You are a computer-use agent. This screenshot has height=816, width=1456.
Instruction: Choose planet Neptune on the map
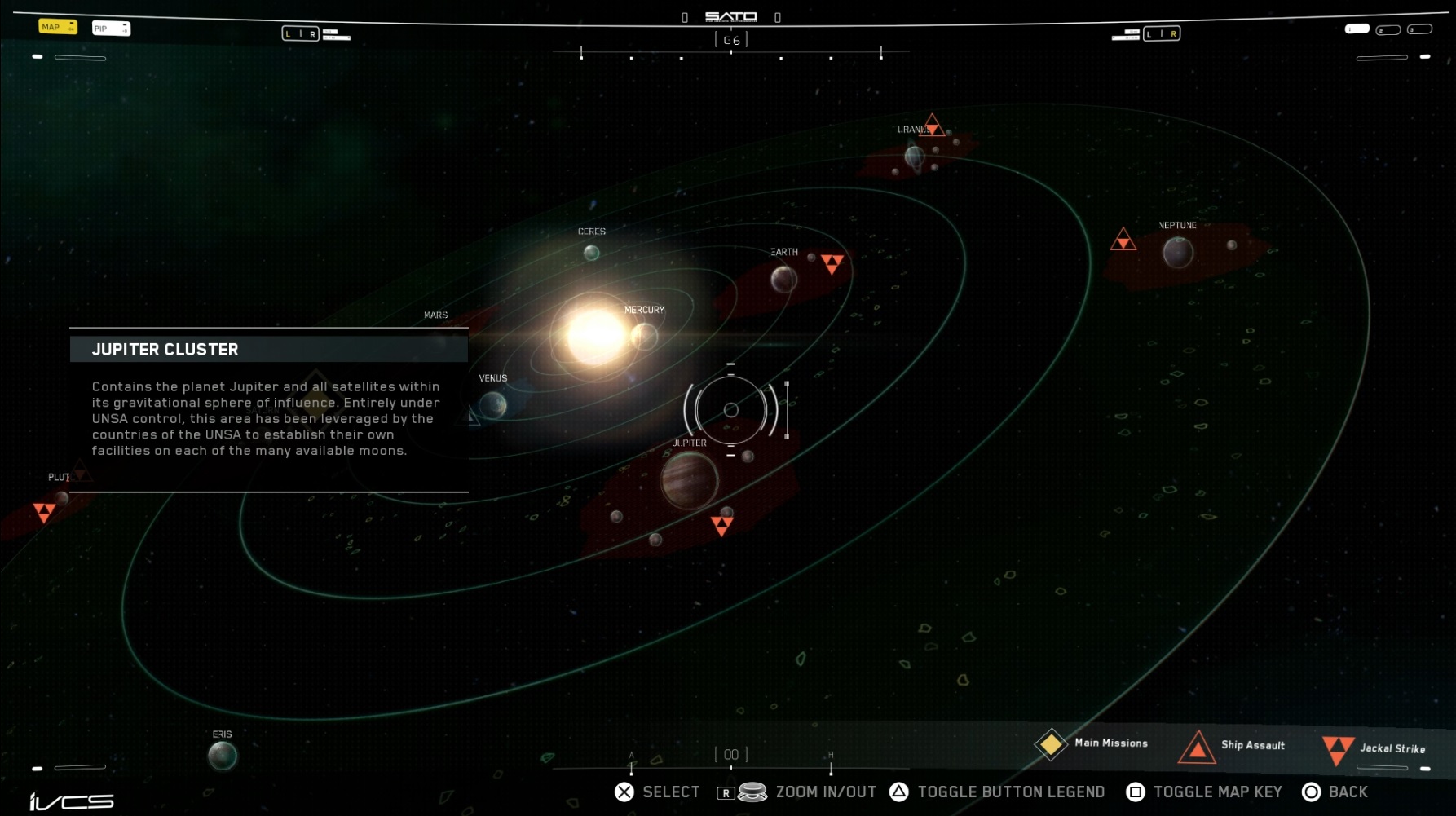(1178, 252)
